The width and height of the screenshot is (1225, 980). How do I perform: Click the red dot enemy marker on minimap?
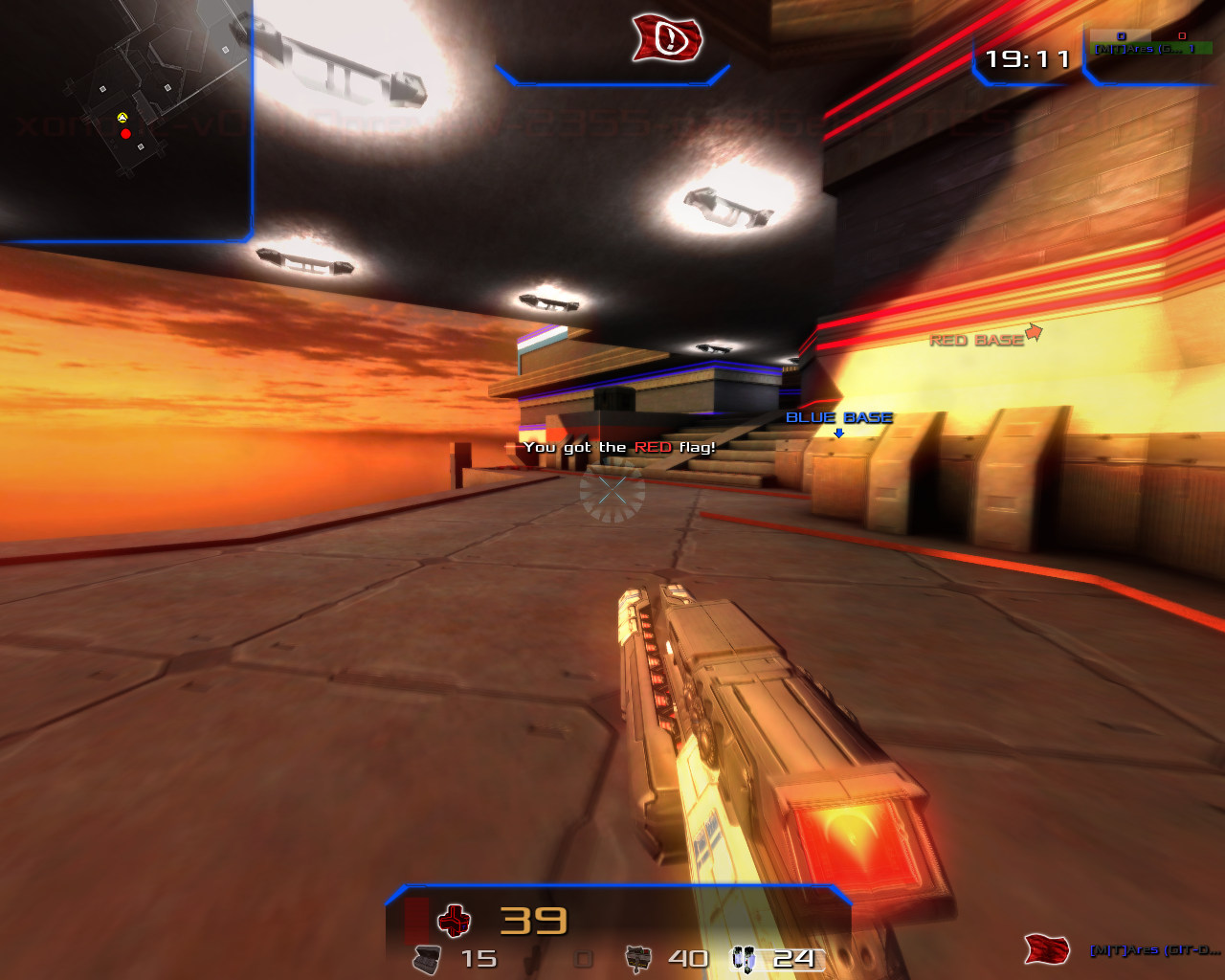(x=125, y=134)
